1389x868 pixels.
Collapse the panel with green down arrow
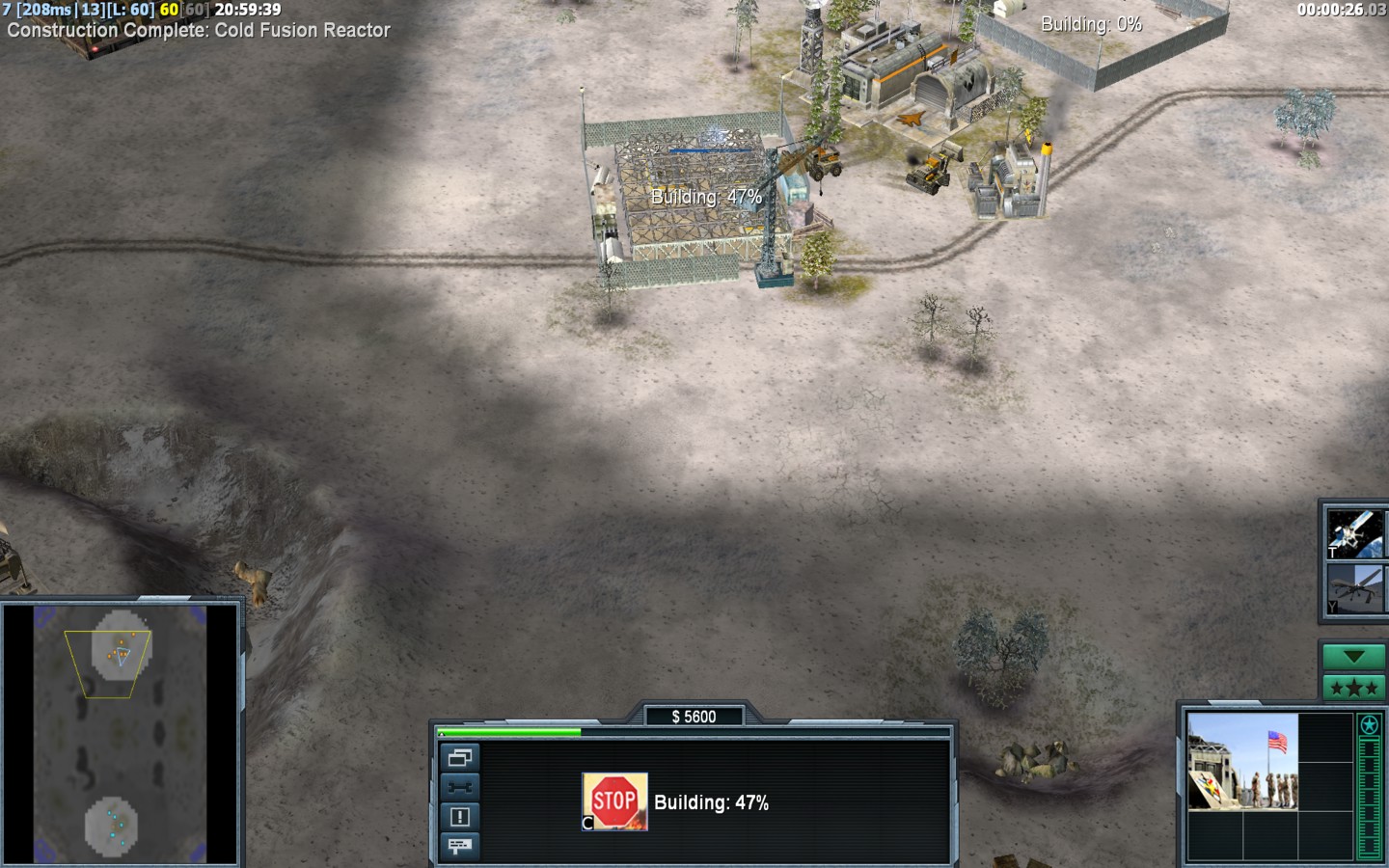(1353, 657)
